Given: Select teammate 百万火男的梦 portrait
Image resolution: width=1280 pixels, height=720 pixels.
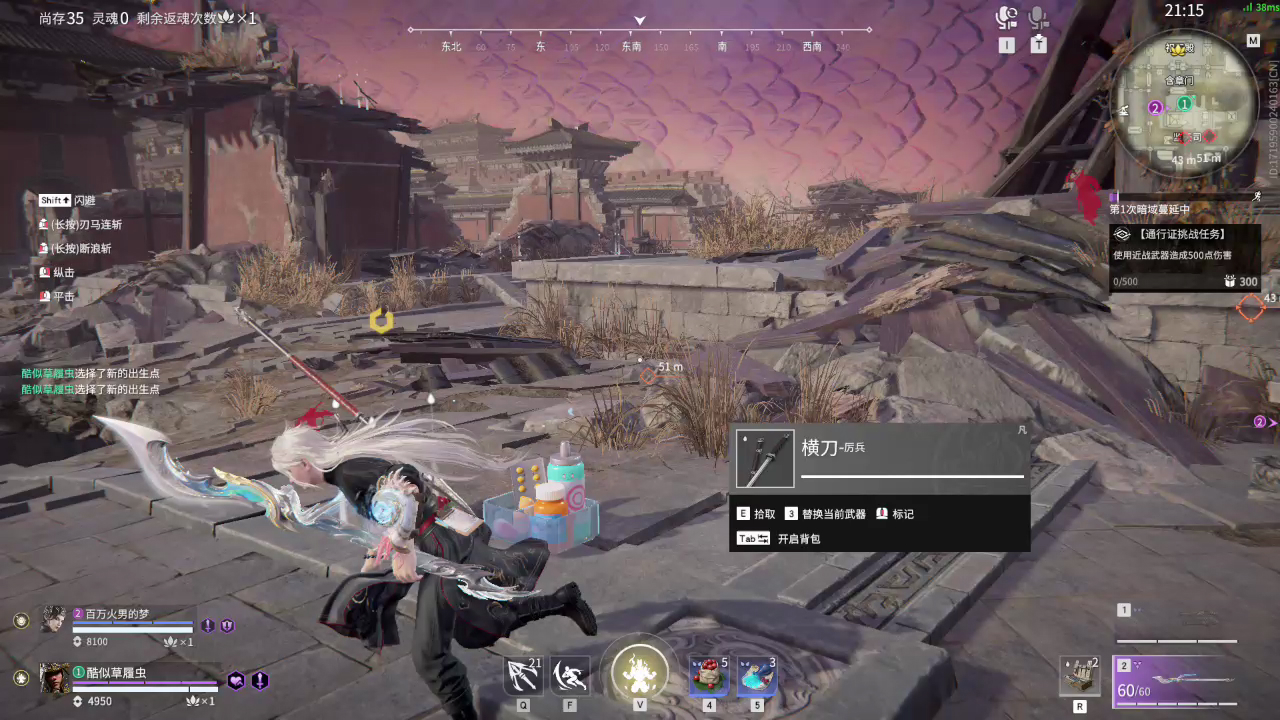Looking at the screenshot, I should point(53,619).
